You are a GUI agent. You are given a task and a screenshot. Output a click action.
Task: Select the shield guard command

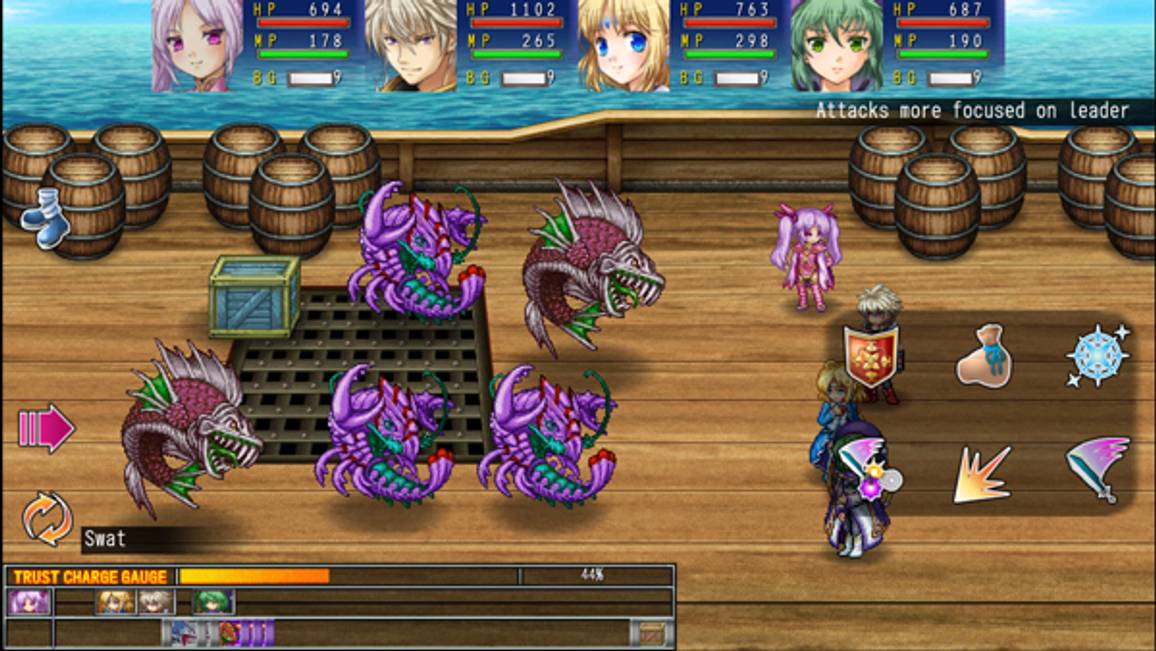(x=871, y=355)
